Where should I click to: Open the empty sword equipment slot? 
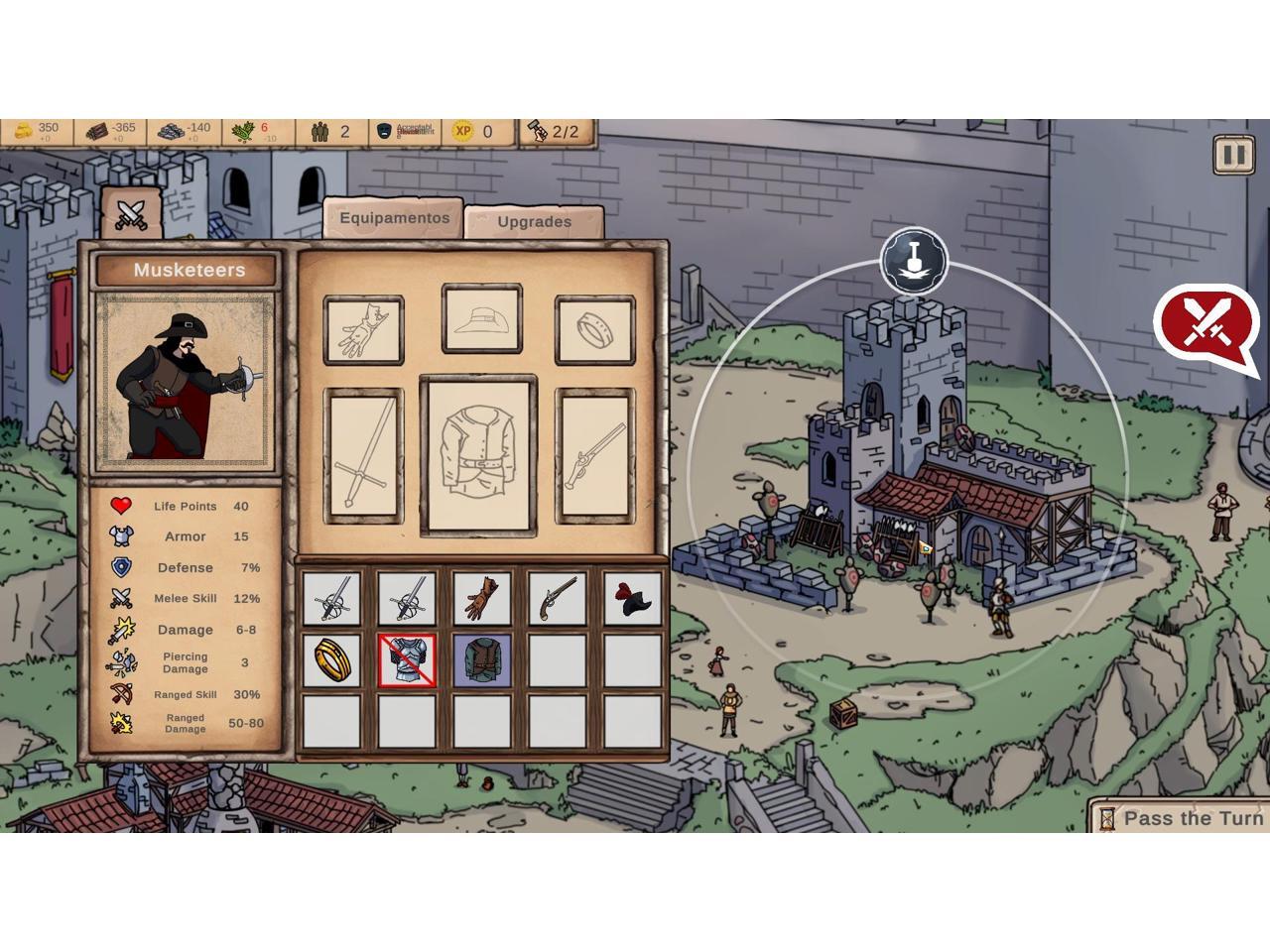pyautogui.click(x=364, y=455)
